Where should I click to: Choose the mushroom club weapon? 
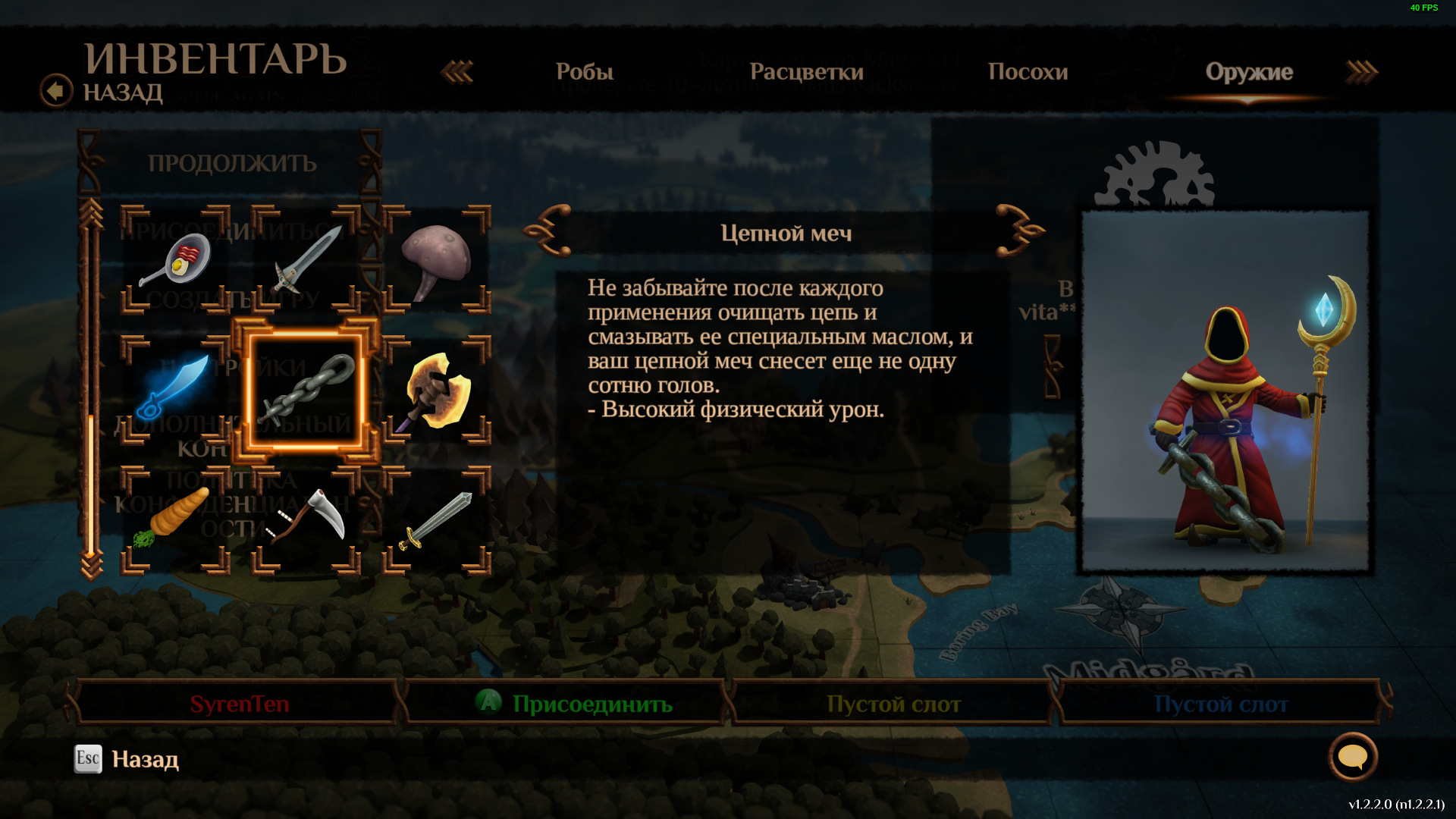(437, 259)
